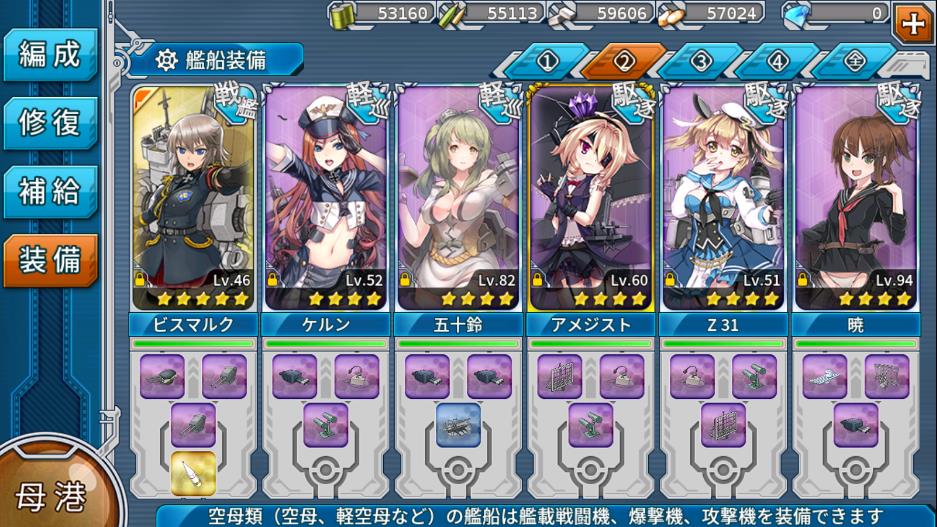Return to 母港 home port
The height and width of the screenshot is (527, 937).
(x=48, y=494)
